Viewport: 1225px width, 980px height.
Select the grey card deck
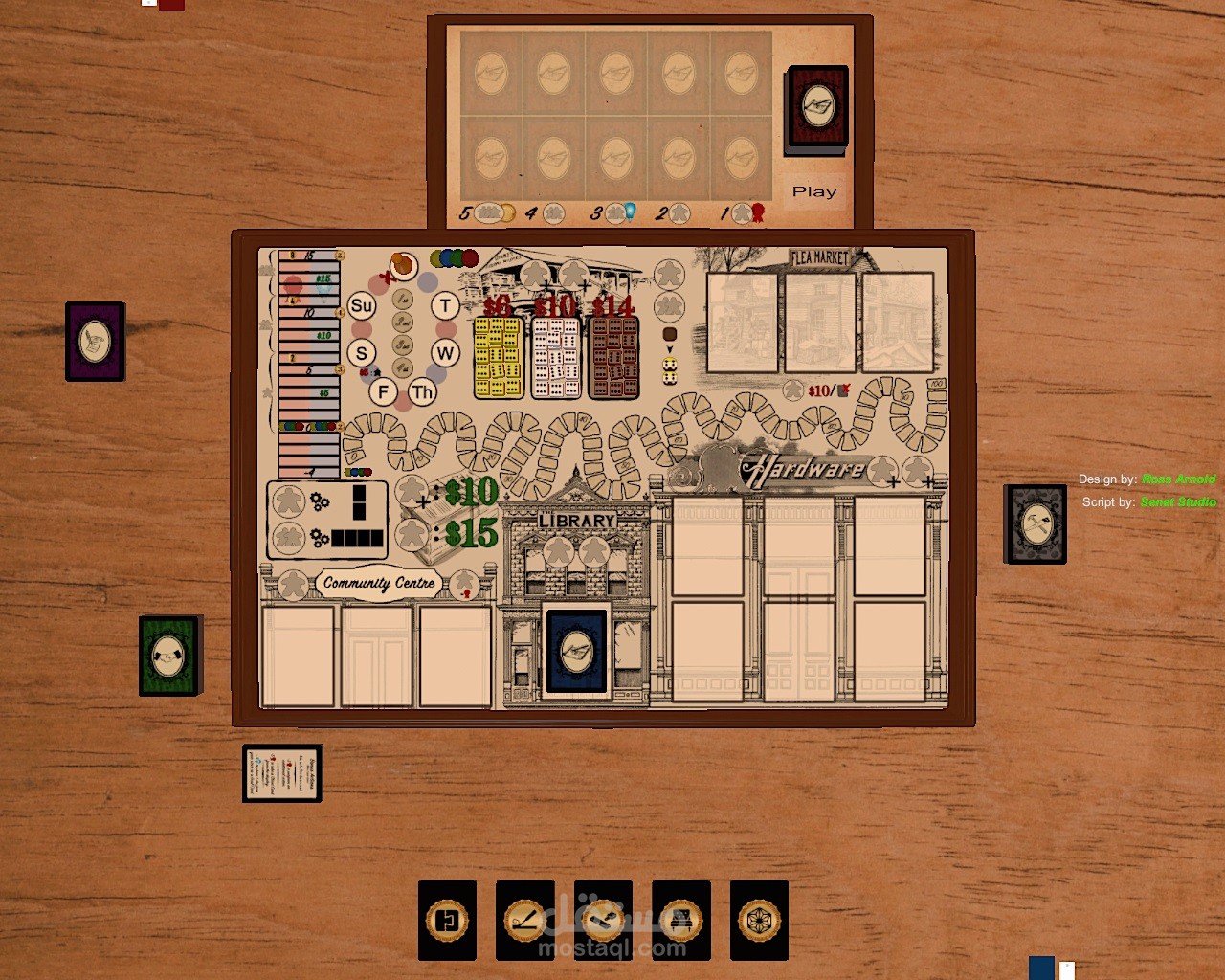tap(1035, 523)
